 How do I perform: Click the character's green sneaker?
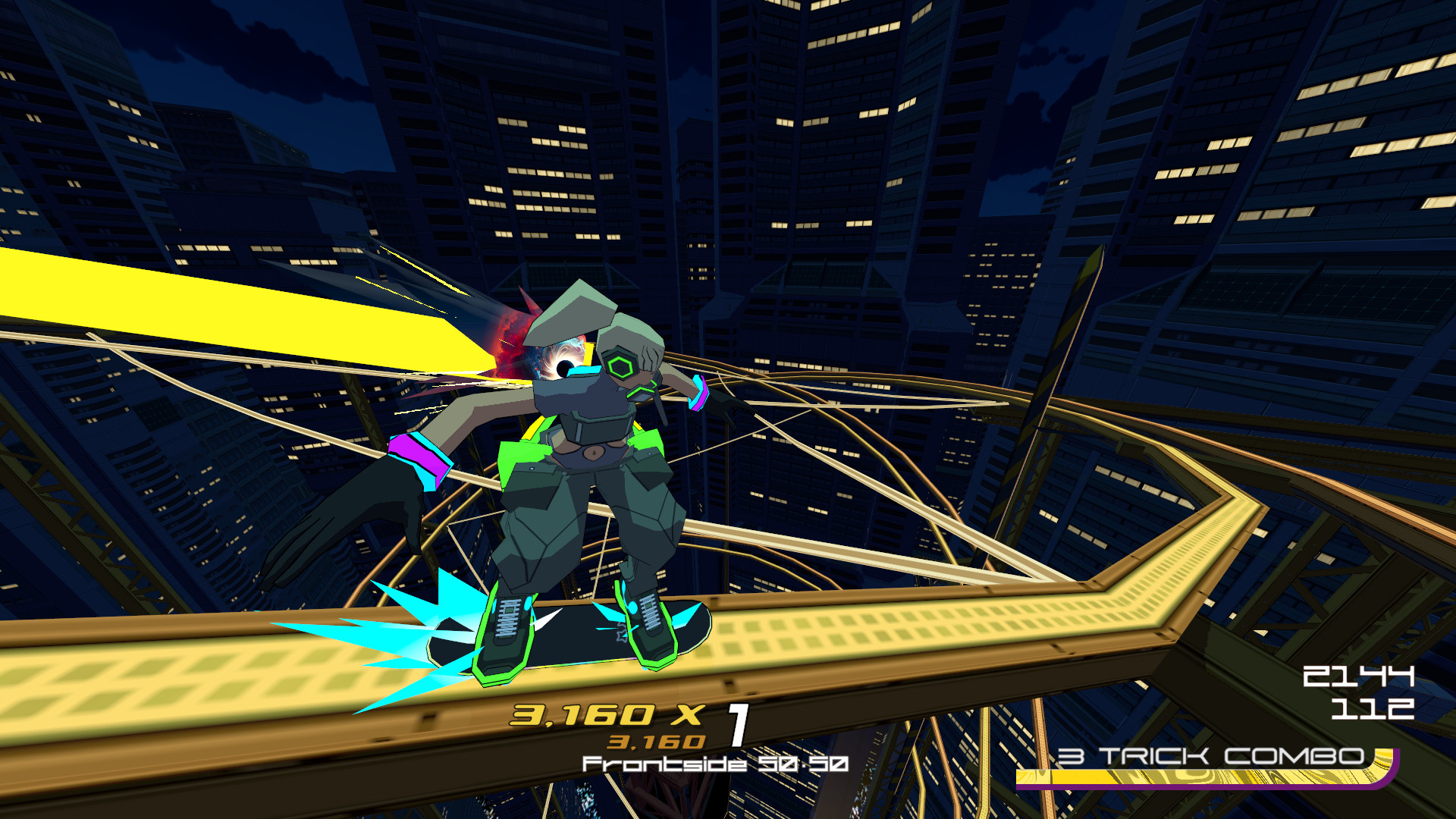[508, 629]
